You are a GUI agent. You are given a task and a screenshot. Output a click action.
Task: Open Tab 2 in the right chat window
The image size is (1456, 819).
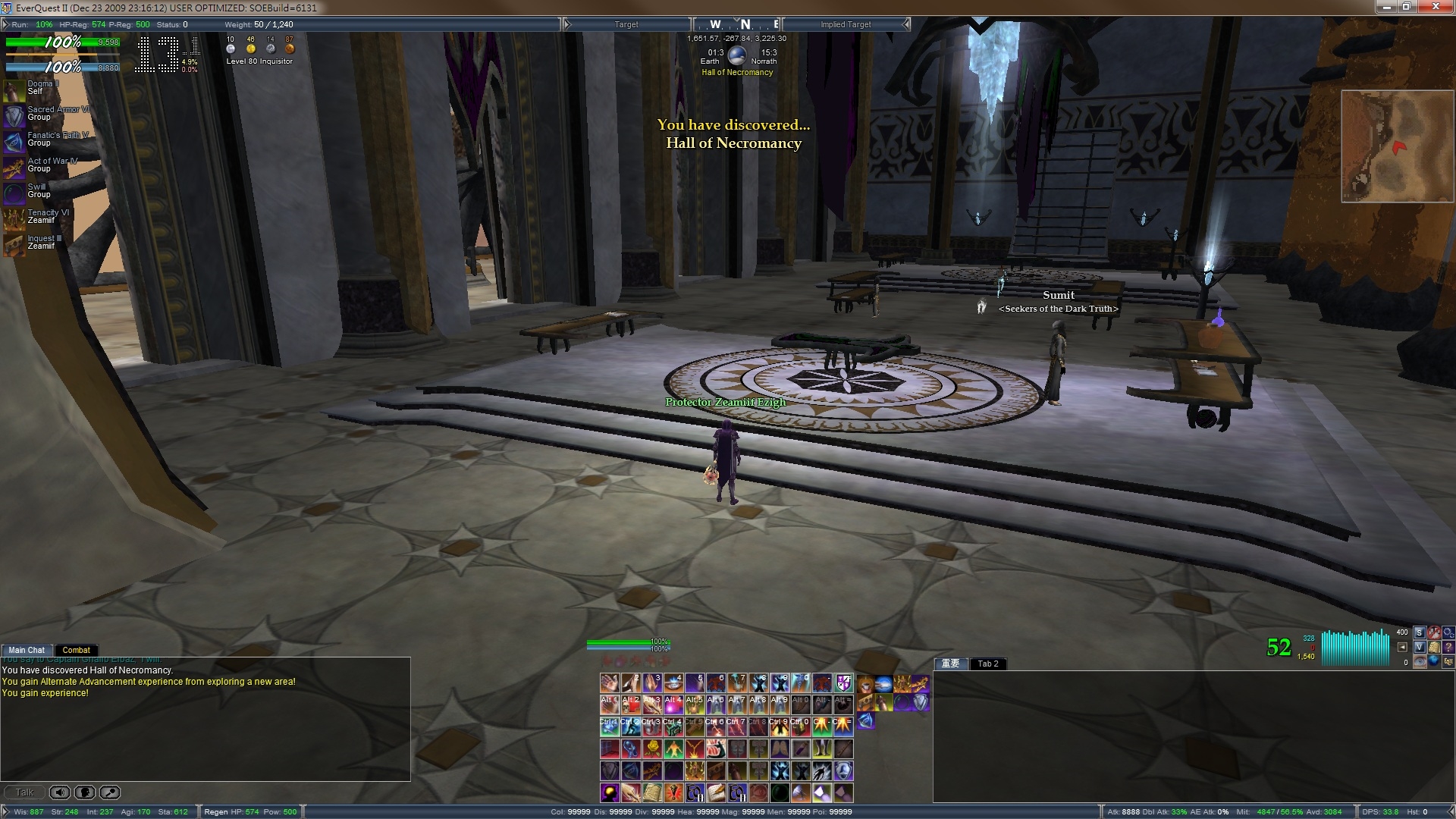pyautogui.click(x=987, y=664)
